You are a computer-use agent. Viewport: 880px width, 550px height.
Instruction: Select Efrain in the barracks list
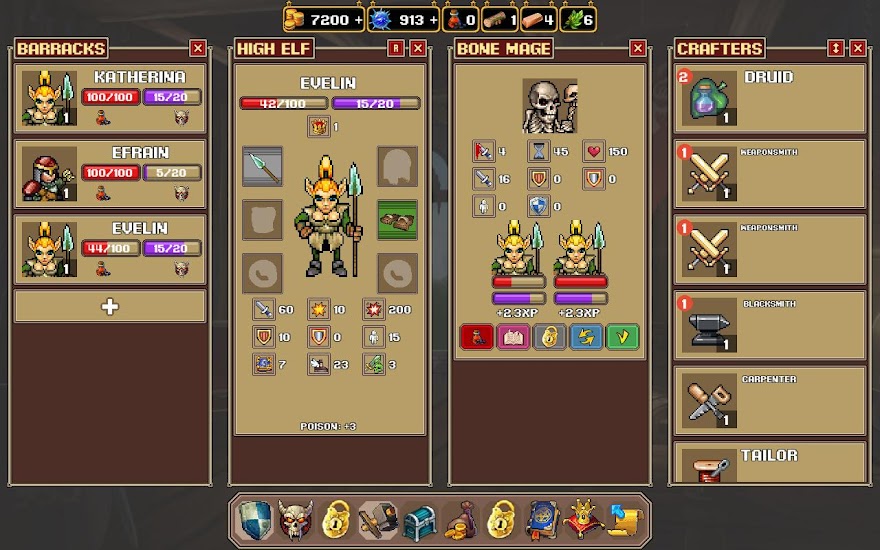pos(110,174)
